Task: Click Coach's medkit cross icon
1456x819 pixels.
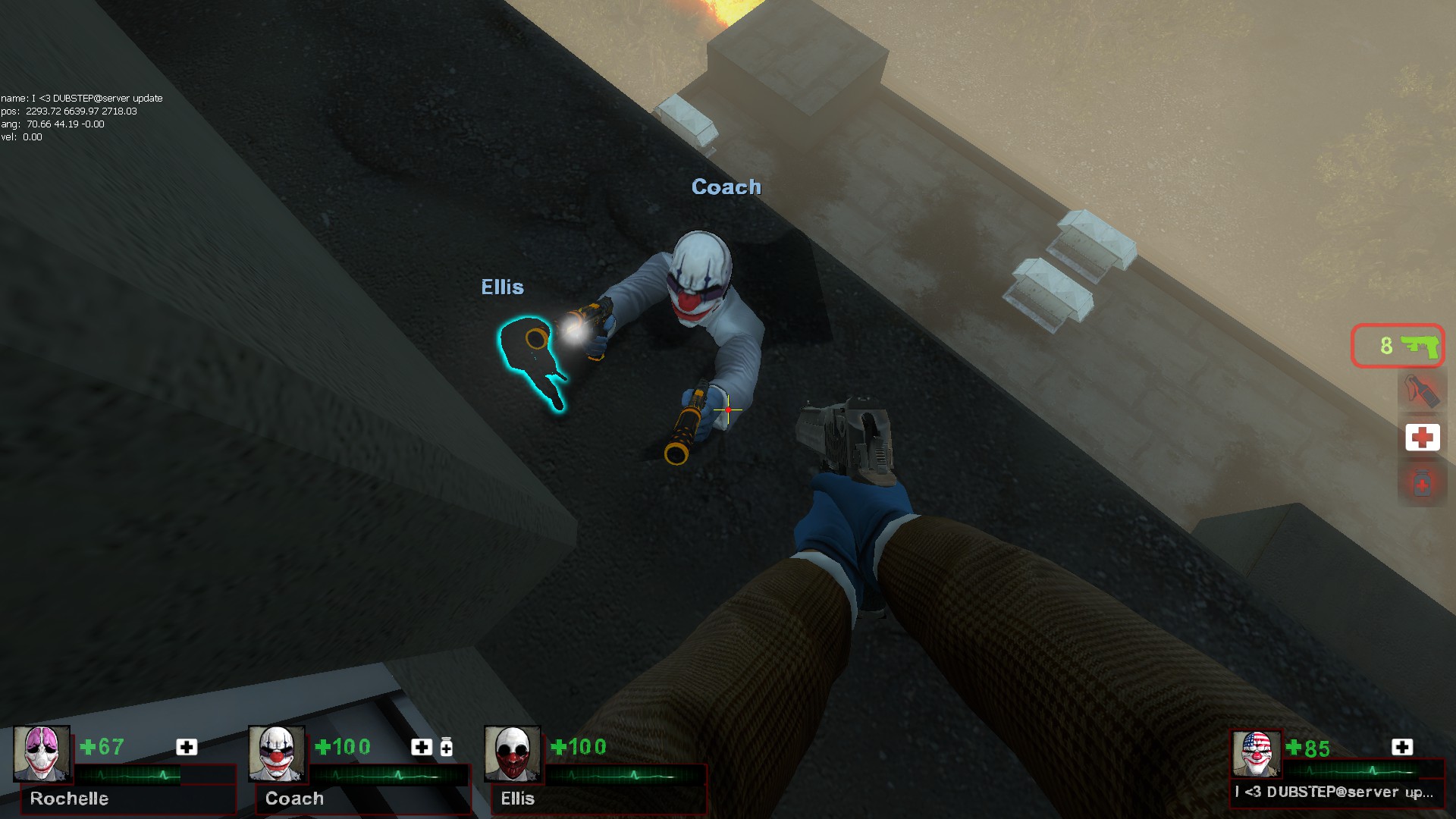Action: tap(420, 748)
